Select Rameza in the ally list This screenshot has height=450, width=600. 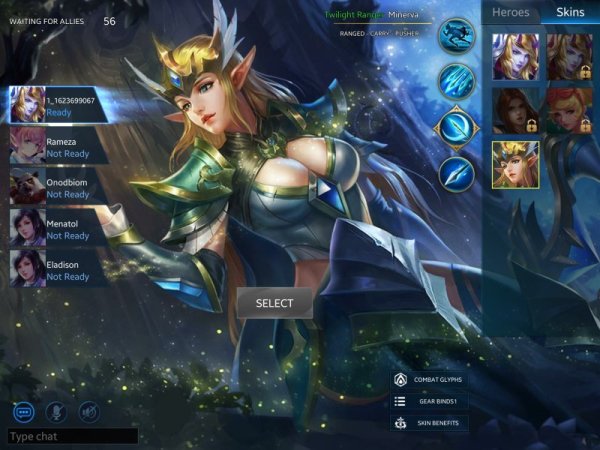pos(60,146)
